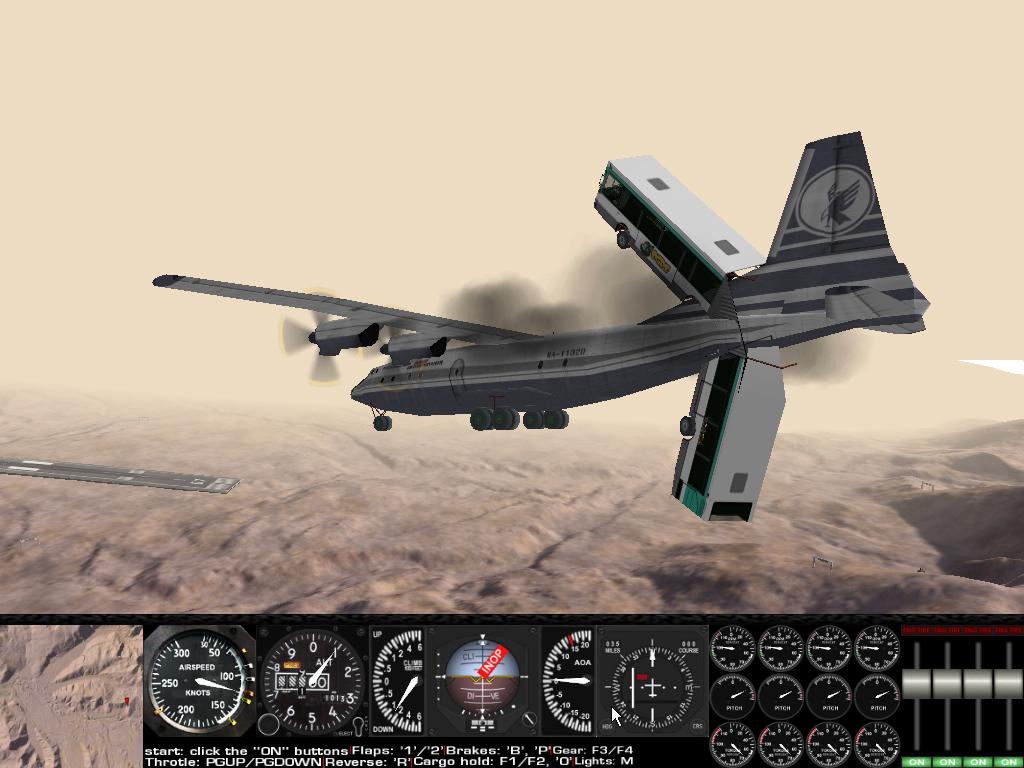
Task: Click the HDG knob on the HSI
Action: point(607,728)
